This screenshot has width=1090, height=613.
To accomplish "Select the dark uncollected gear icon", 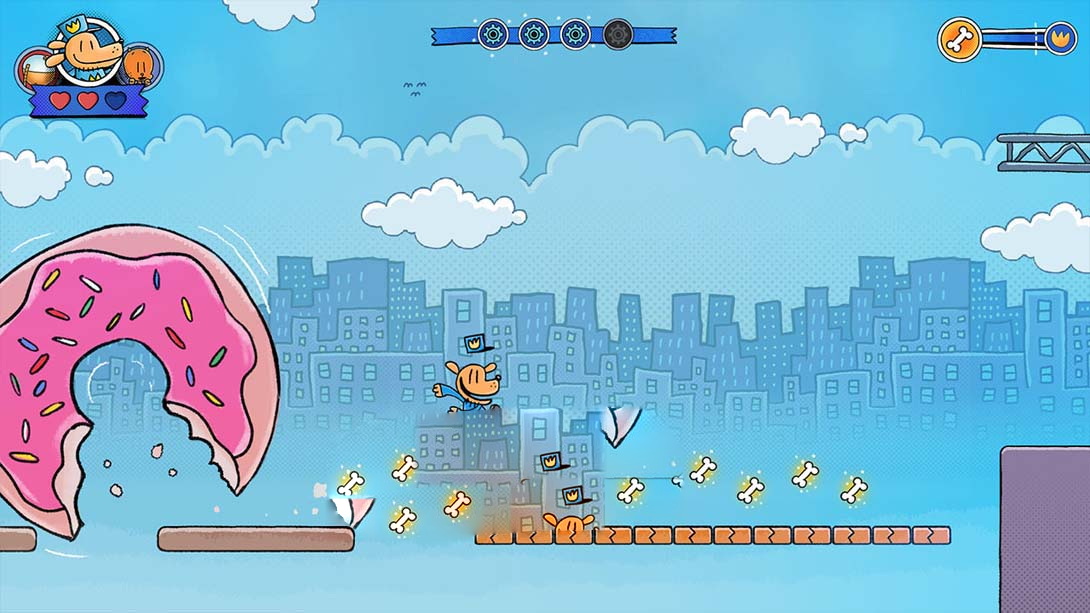I will [x=618, y=35].
